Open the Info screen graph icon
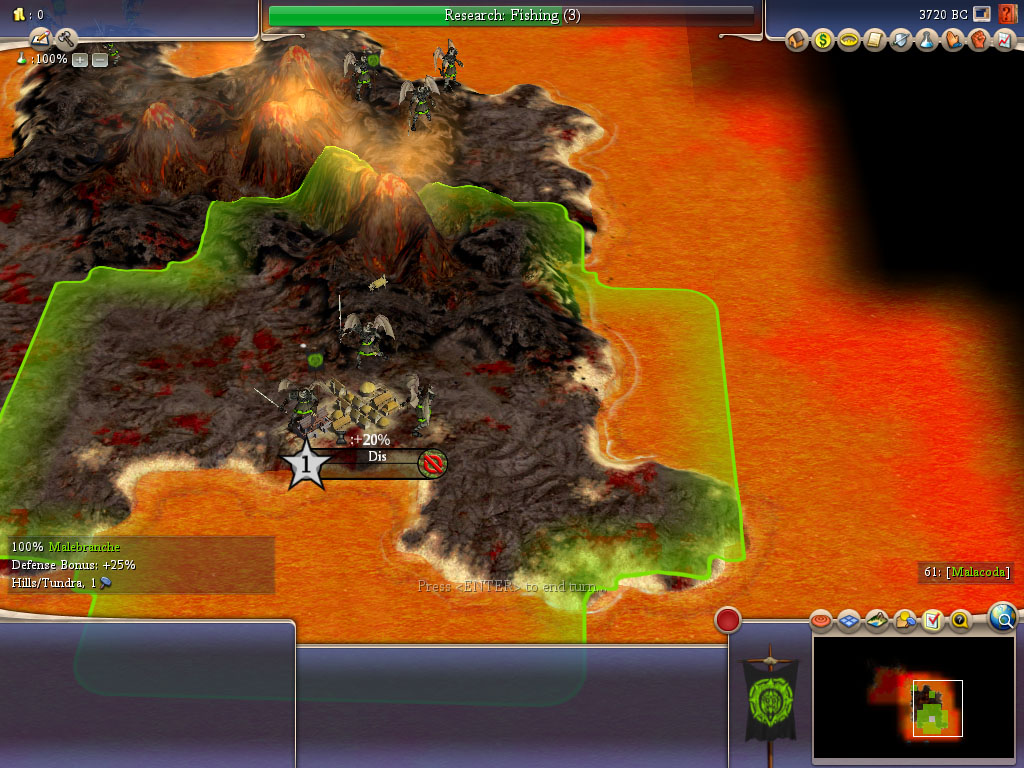Viewport: 1024px width, 768px height. click(1004, 40)
